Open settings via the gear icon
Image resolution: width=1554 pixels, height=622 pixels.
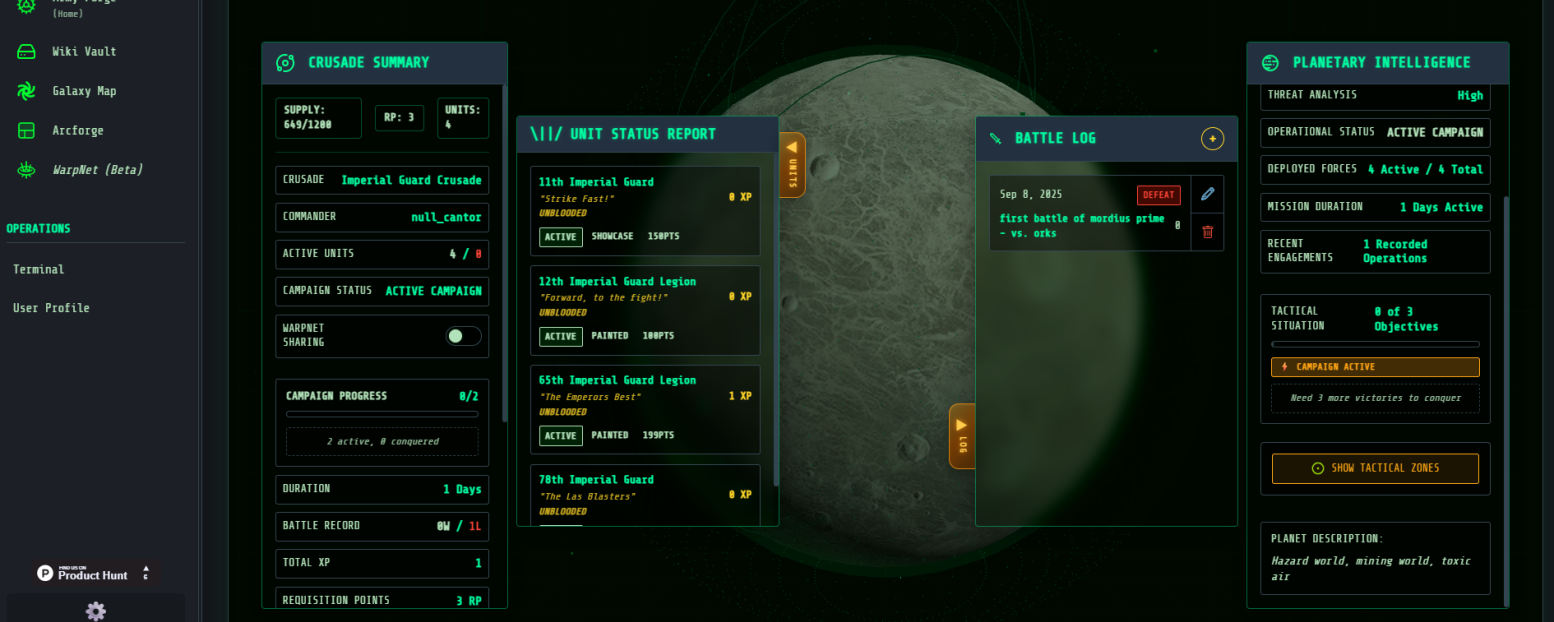pos(96,611)
